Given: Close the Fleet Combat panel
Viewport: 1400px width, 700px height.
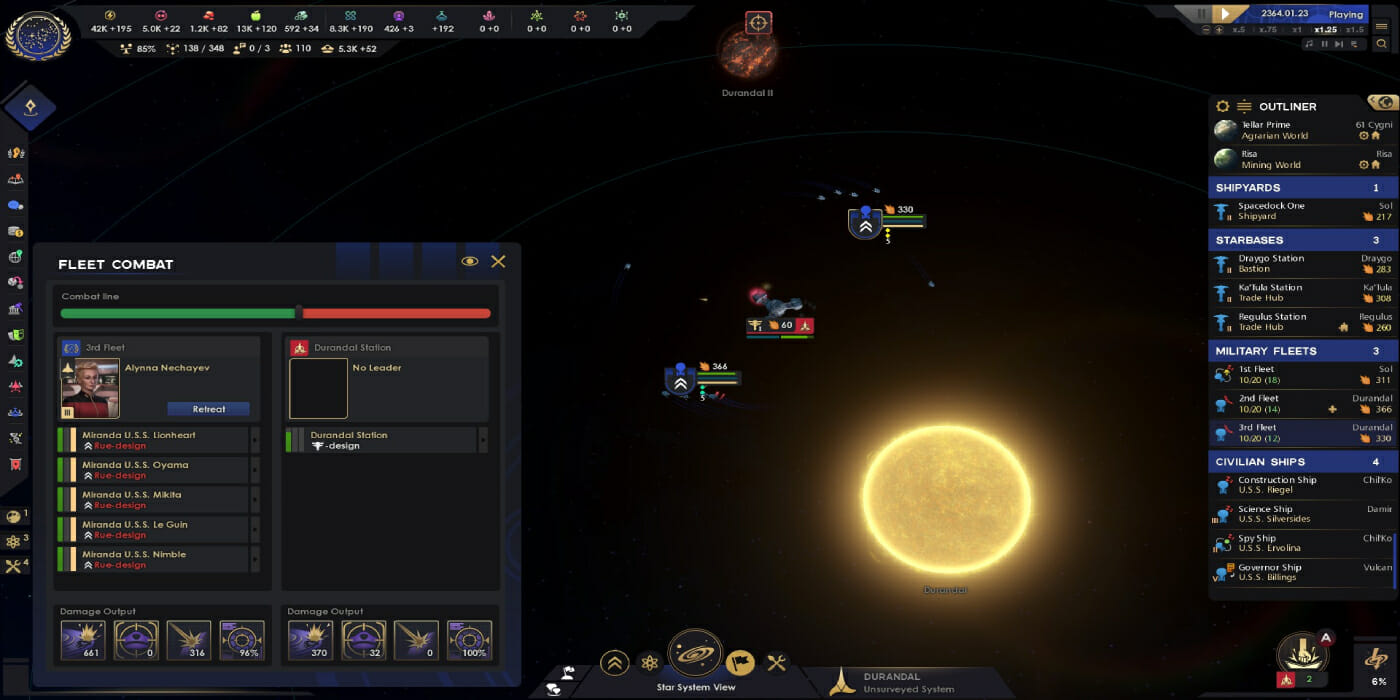Looking at the screenshot, I should (498, 262).
